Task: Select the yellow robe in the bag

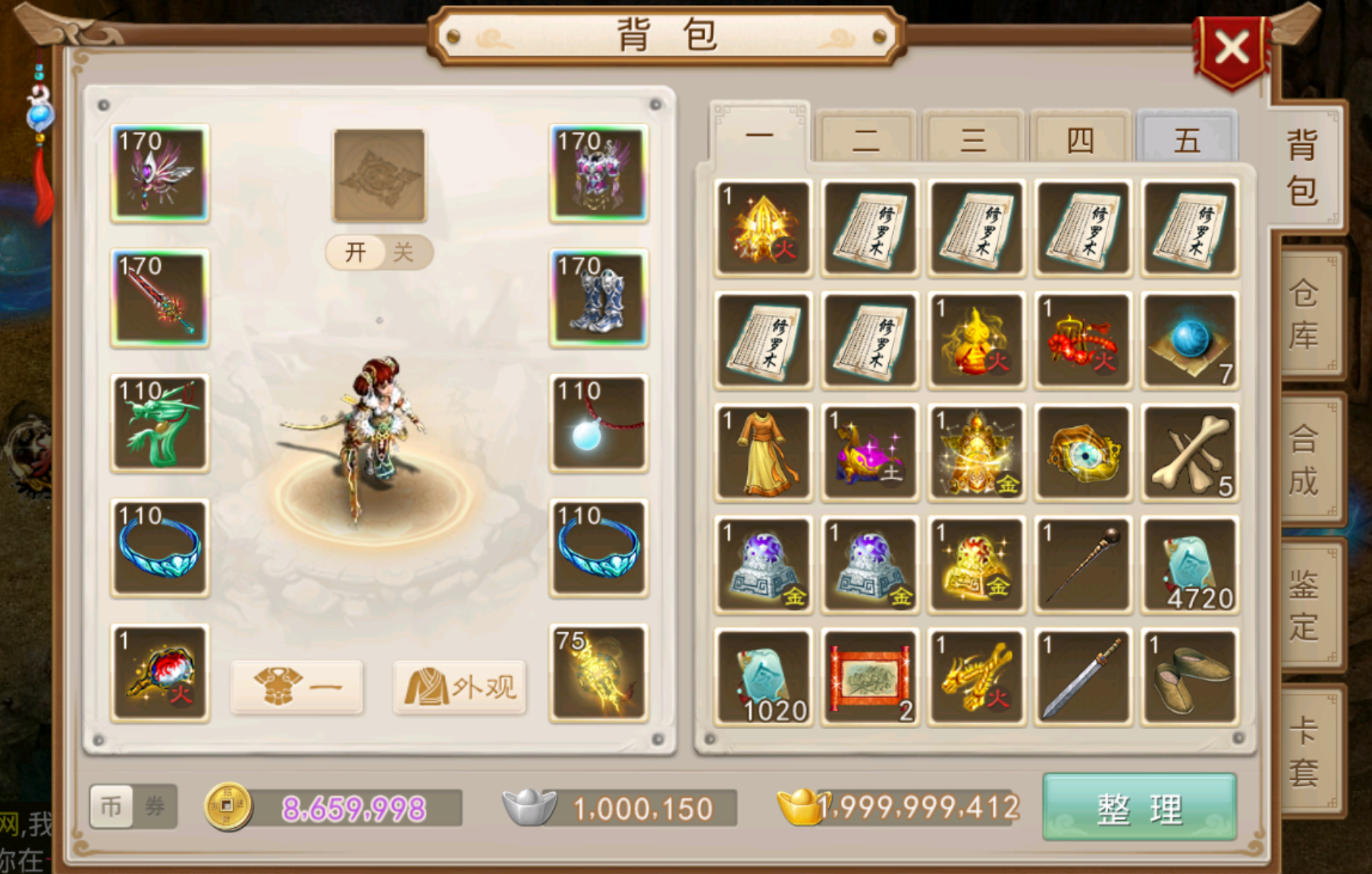Action: [x=763, y=453]
